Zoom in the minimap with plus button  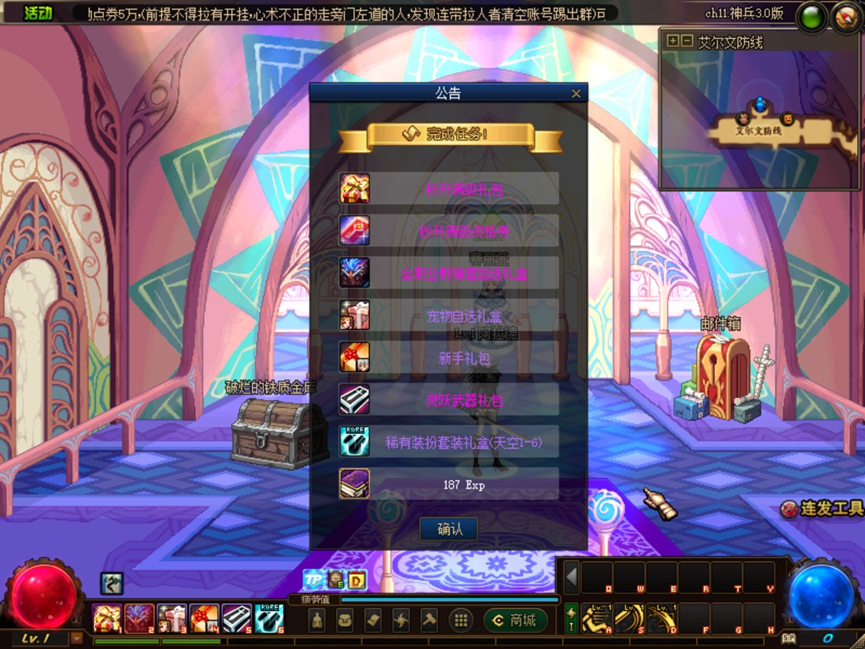tap(673, 42)
